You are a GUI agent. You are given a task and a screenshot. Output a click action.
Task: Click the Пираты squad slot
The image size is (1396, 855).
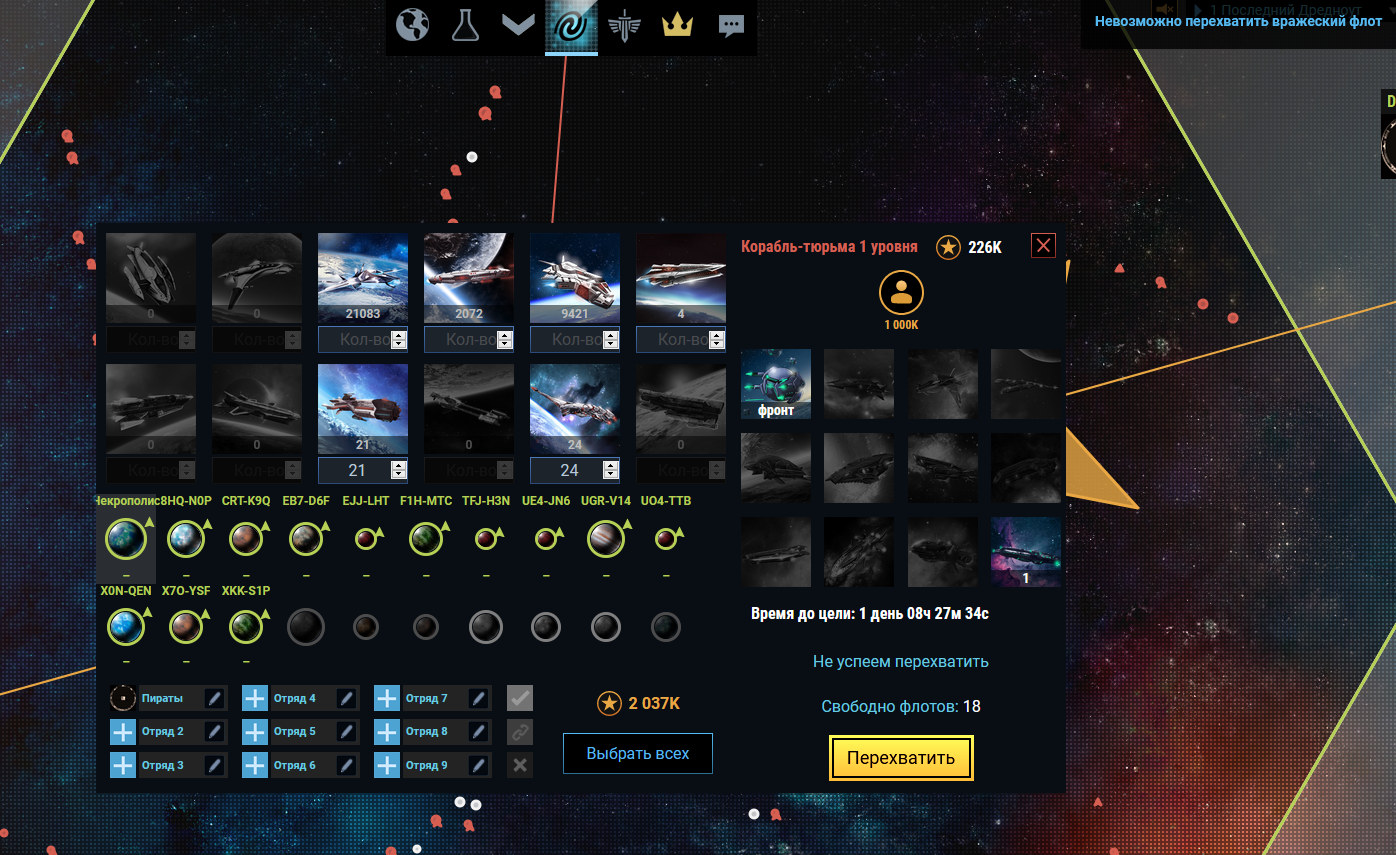pos(162,698)
